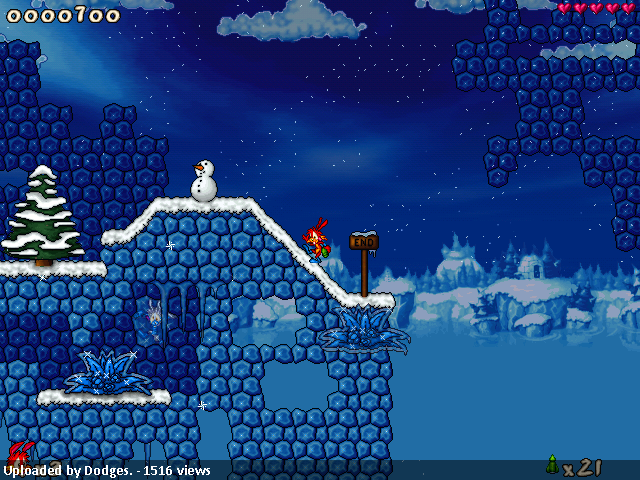Select the green weapon ammo icon
This screenshot has width=640, height=480.
point(552,464)
